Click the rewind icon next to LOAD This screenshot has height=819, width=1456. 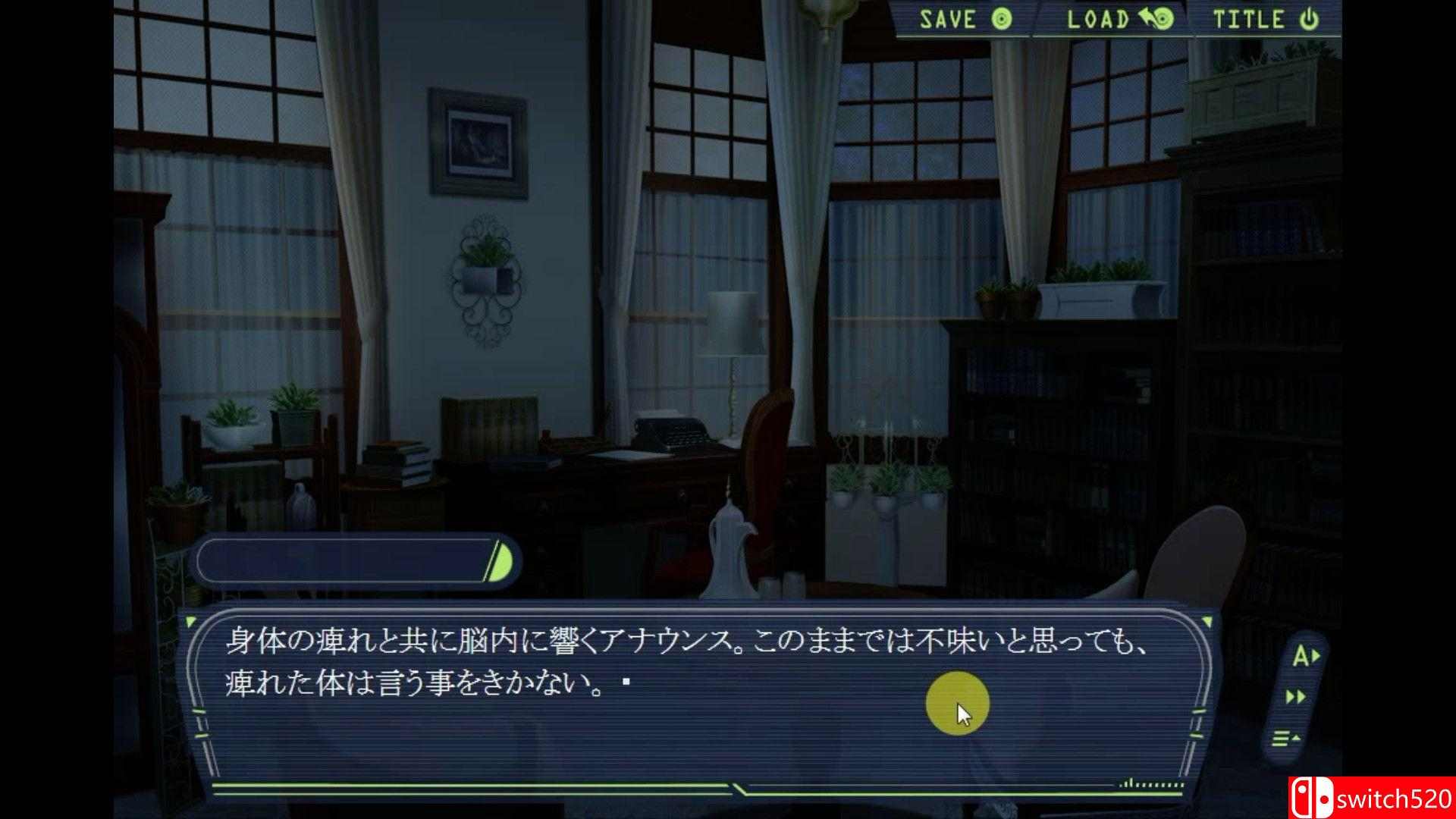1145,18
